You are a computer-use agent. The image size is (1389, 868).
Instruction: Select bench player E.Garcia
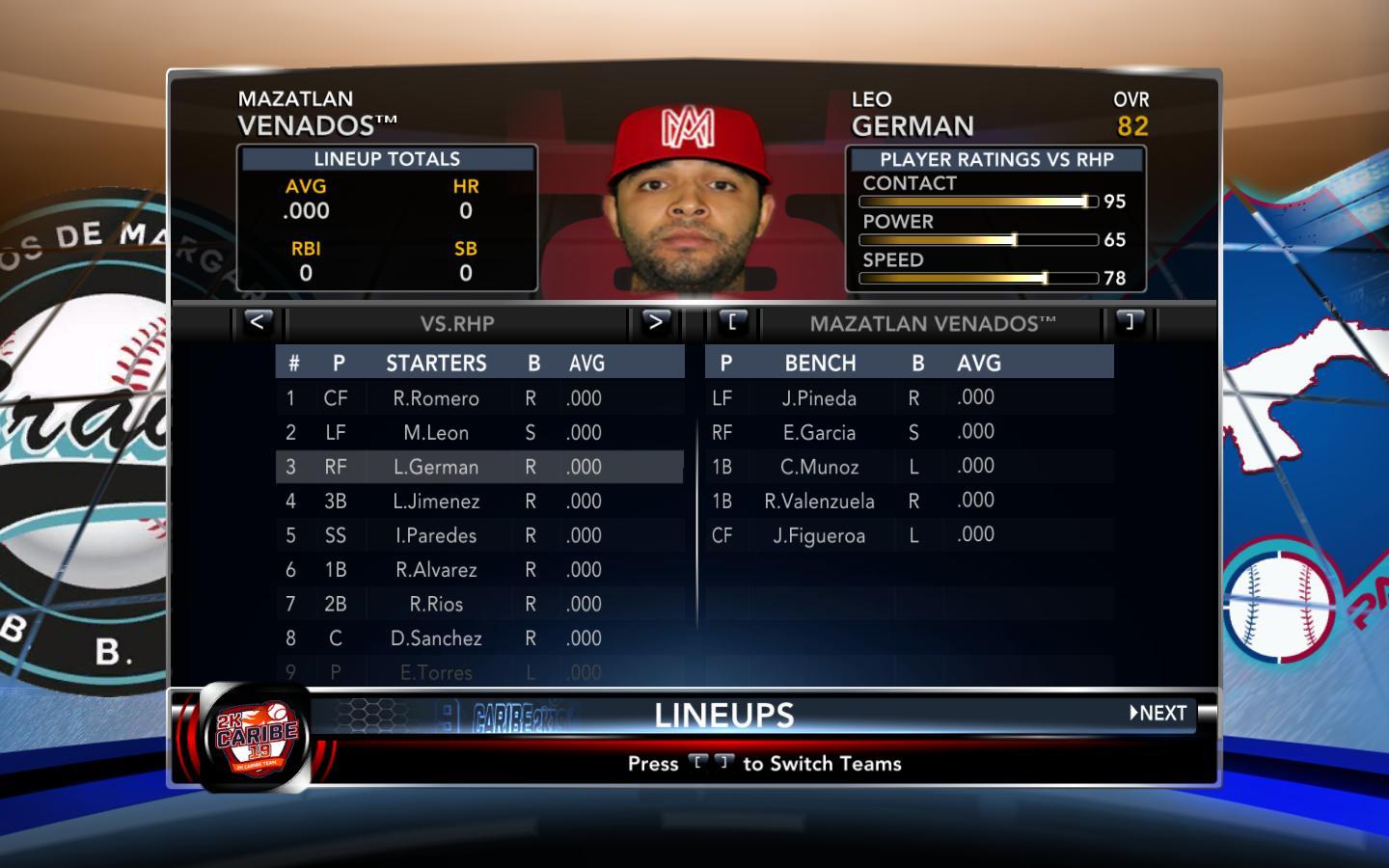(819, 433)
